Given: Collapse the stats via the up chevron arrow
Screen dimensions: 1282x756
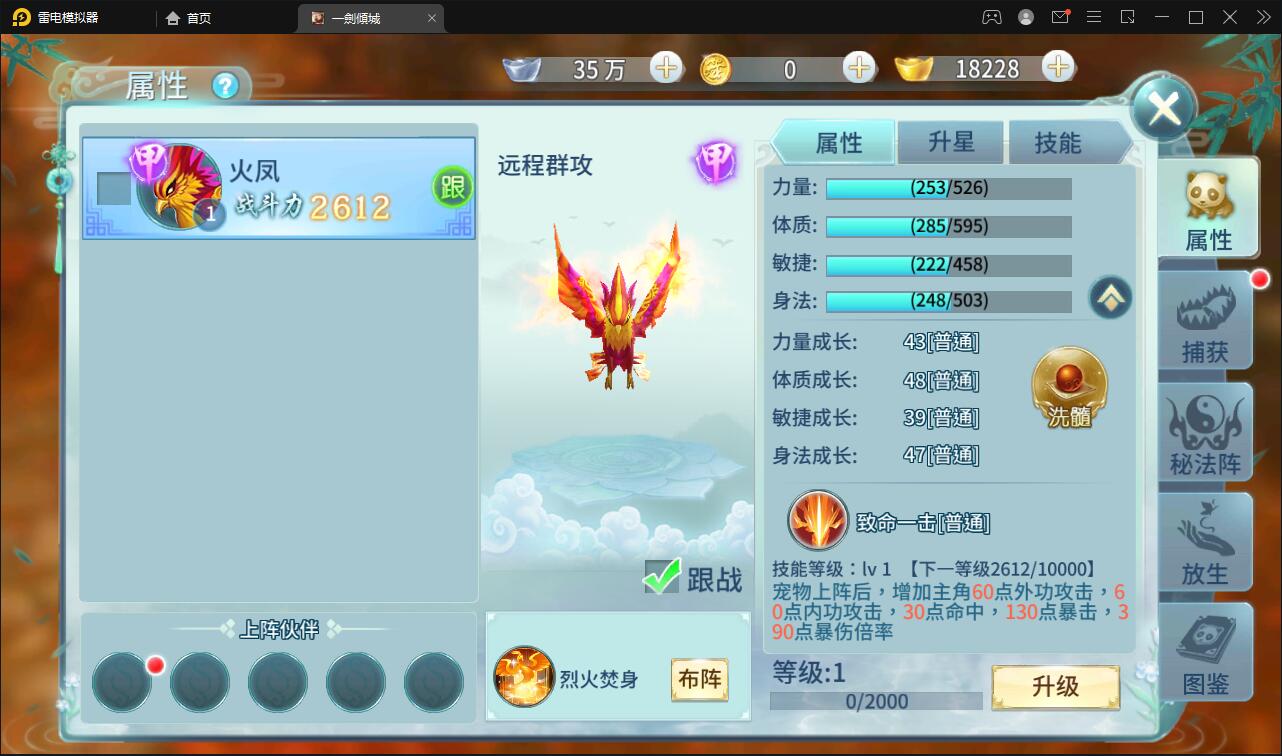Looking at the screenshot, I should point(1110,298).
